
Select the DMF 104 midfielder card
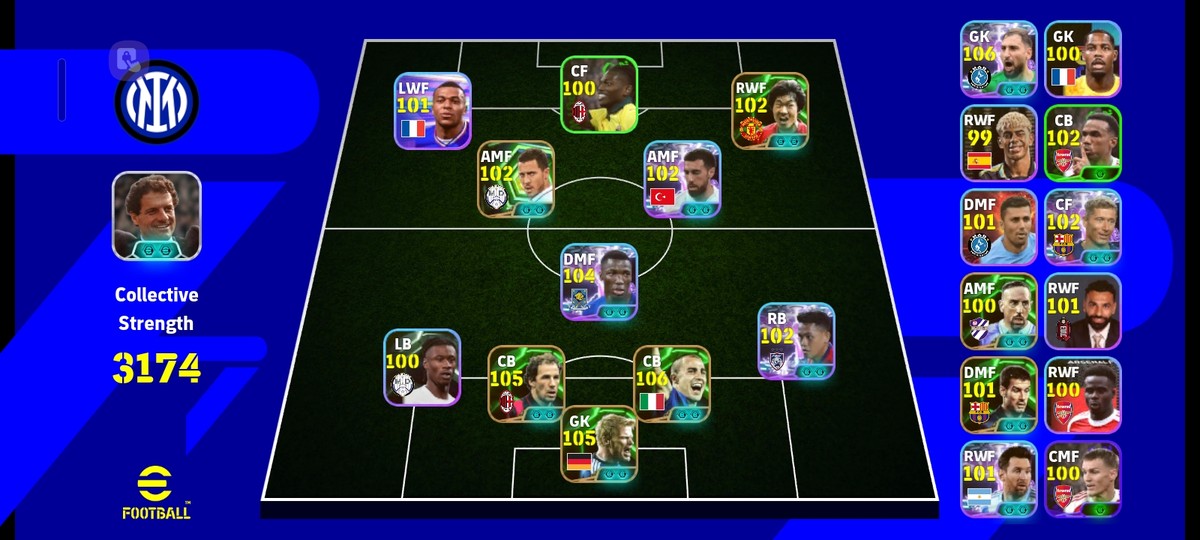598,282
